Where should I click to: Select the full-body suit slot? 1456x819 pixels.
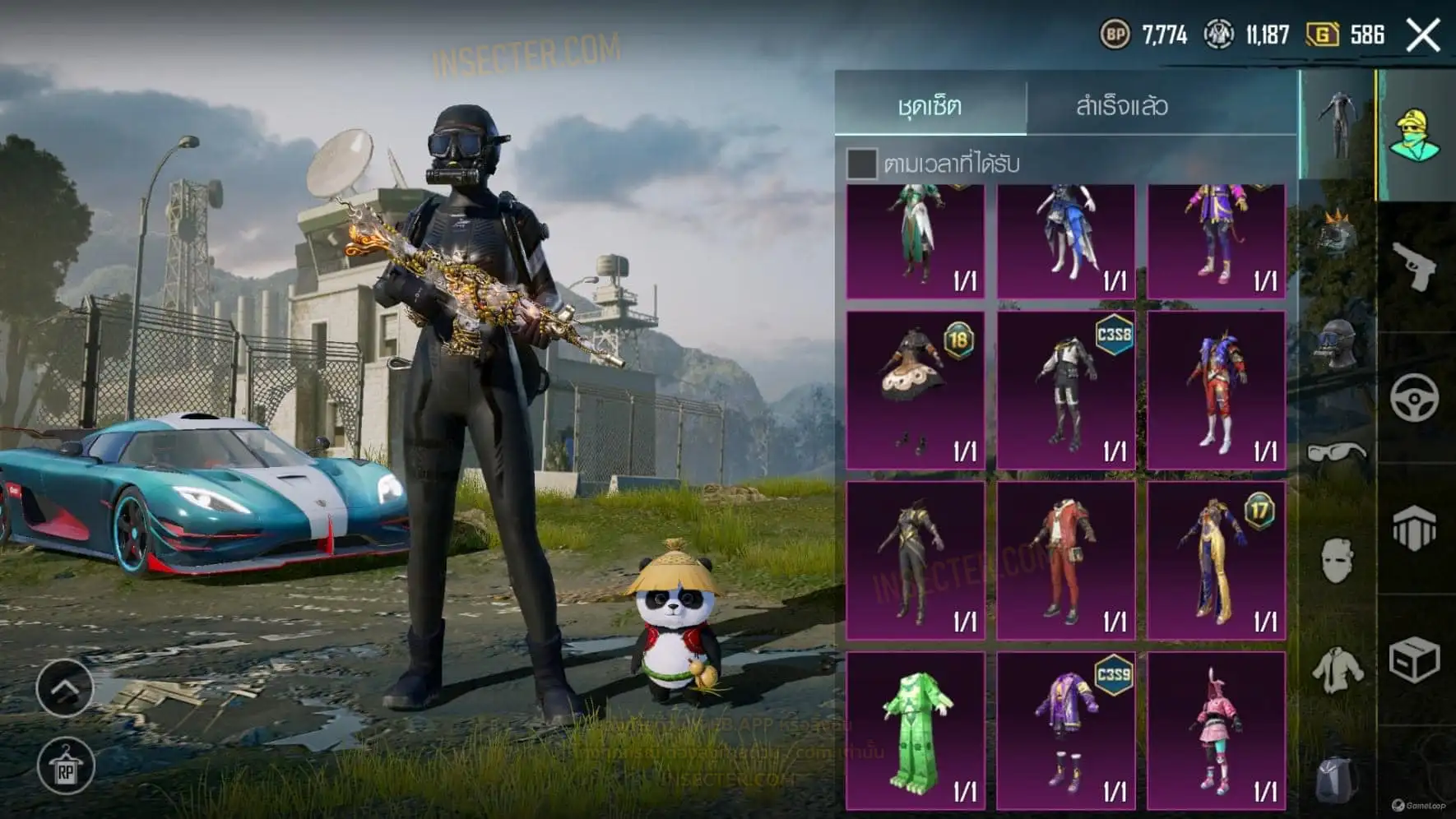click(1337, 125)
